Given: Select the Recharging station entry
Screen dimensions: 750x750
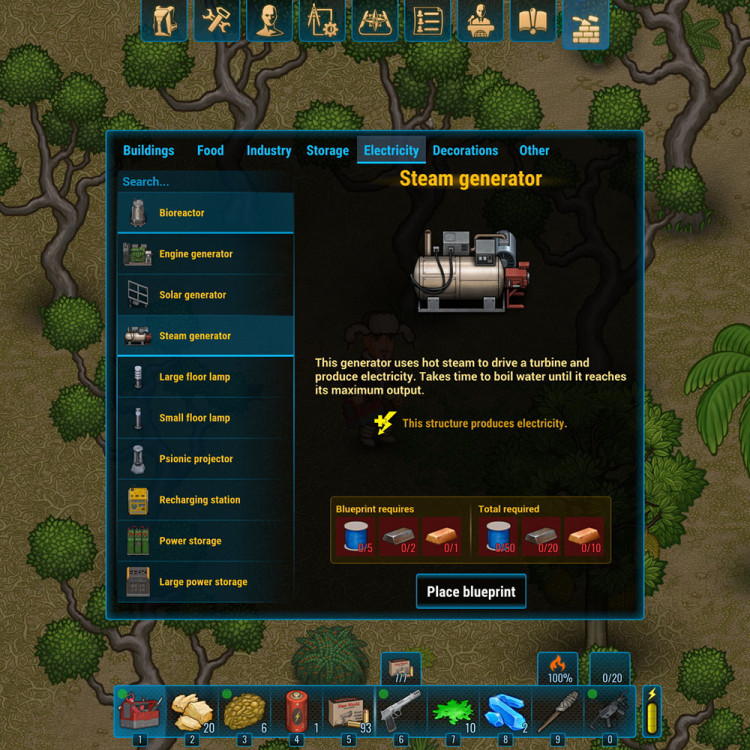Looking at the screenshot, I should [x=205, y=500].
